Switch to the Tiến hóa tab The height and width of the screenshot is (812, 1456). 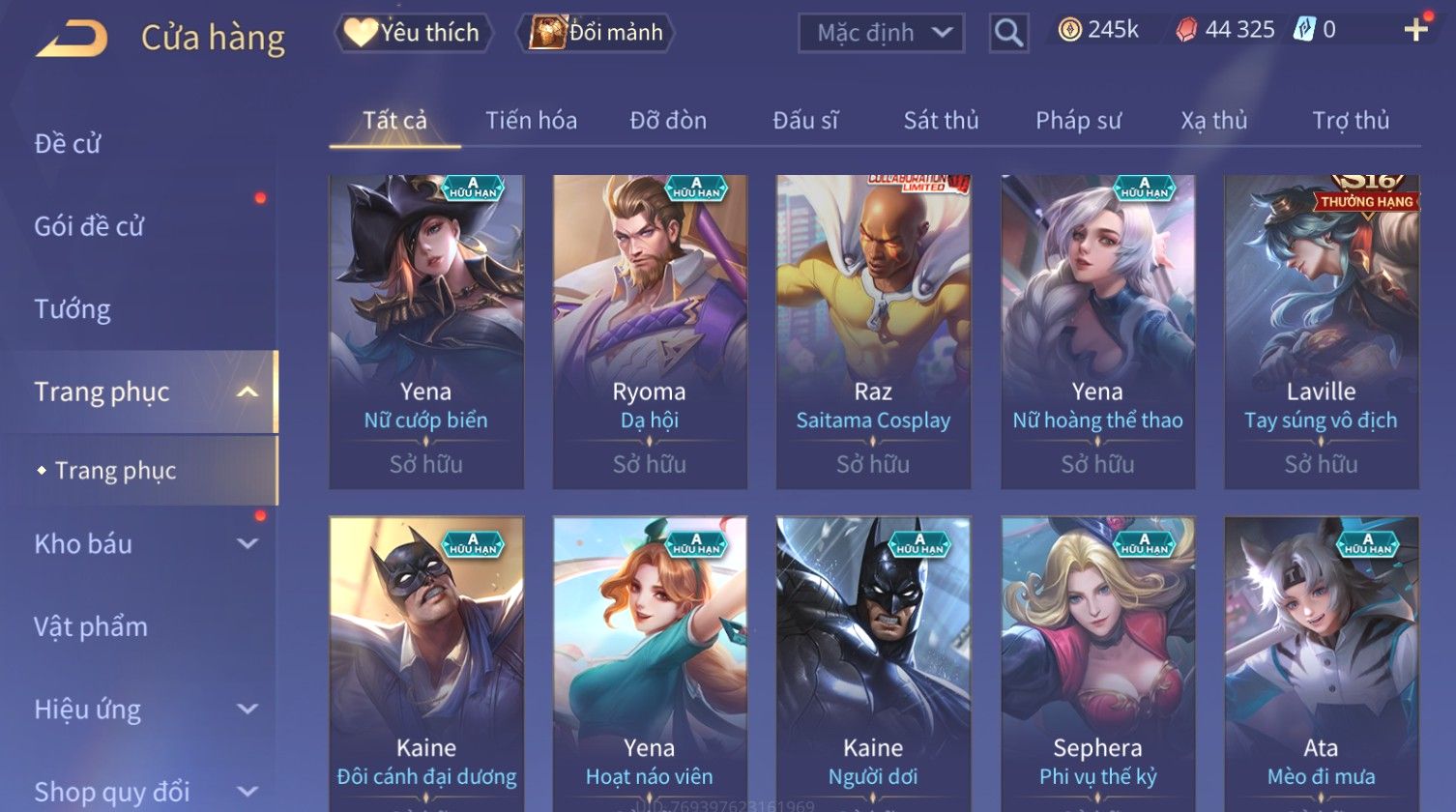(531, 121)
